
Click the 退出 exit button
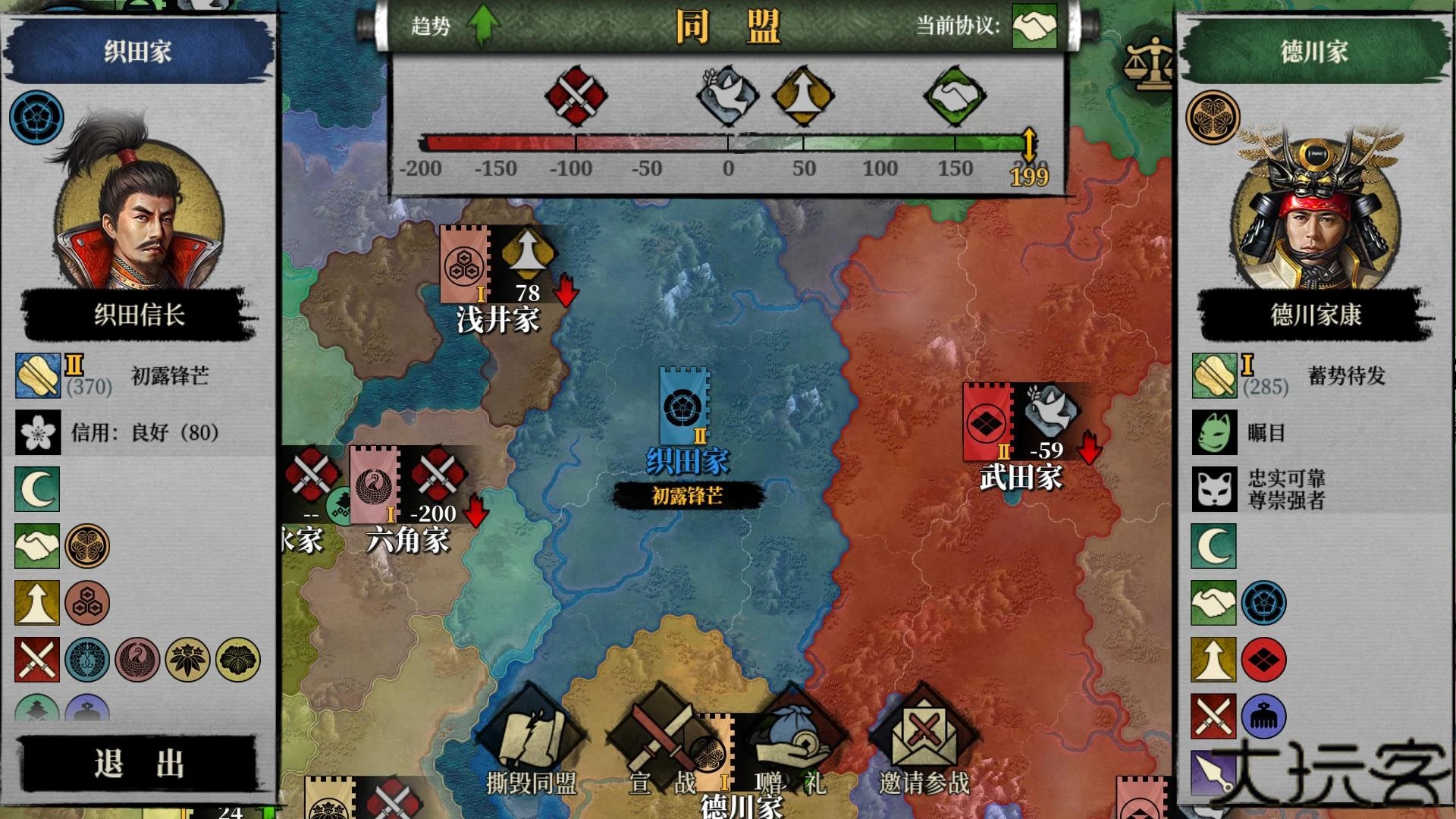pos(139,764)
